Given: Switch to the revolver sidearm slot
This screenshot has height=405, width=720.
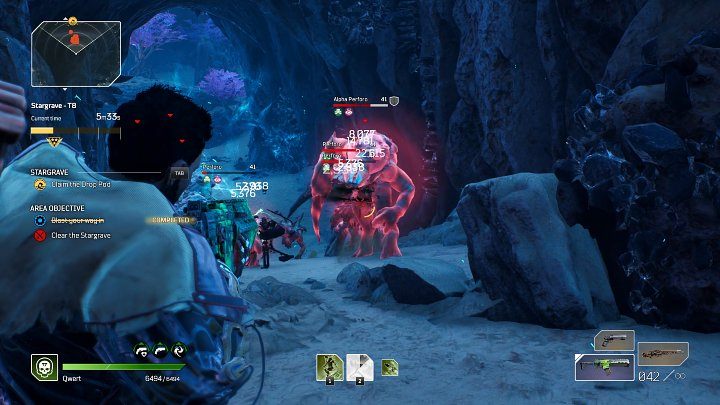Looking at the screenshot, I should [614, 341].
